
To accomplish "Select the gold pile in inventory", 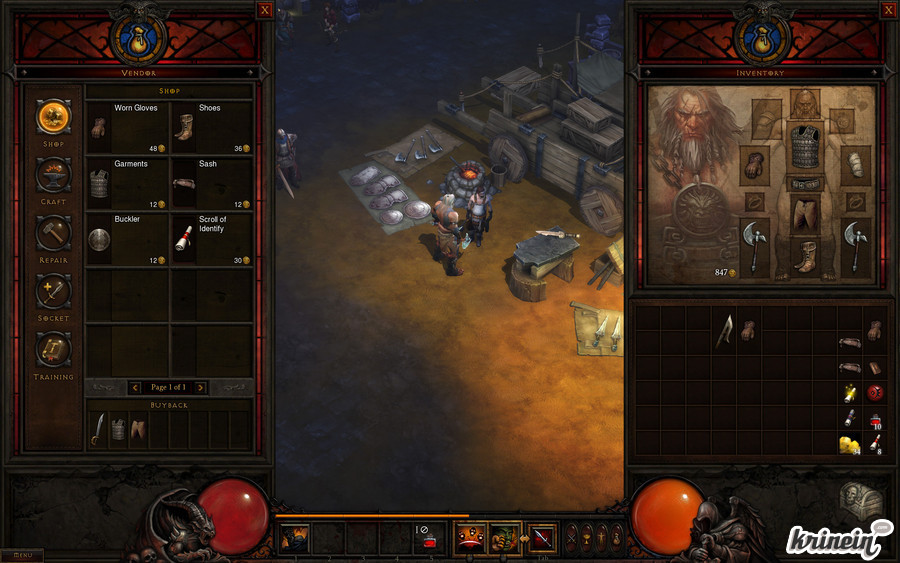I will (x=849, y=443).
